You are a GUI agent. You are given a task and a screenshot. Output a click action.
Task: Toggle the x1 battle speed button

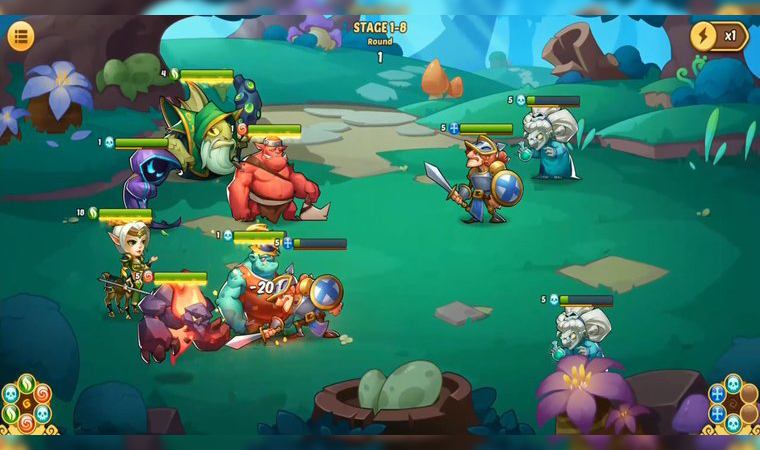[719, 36]
